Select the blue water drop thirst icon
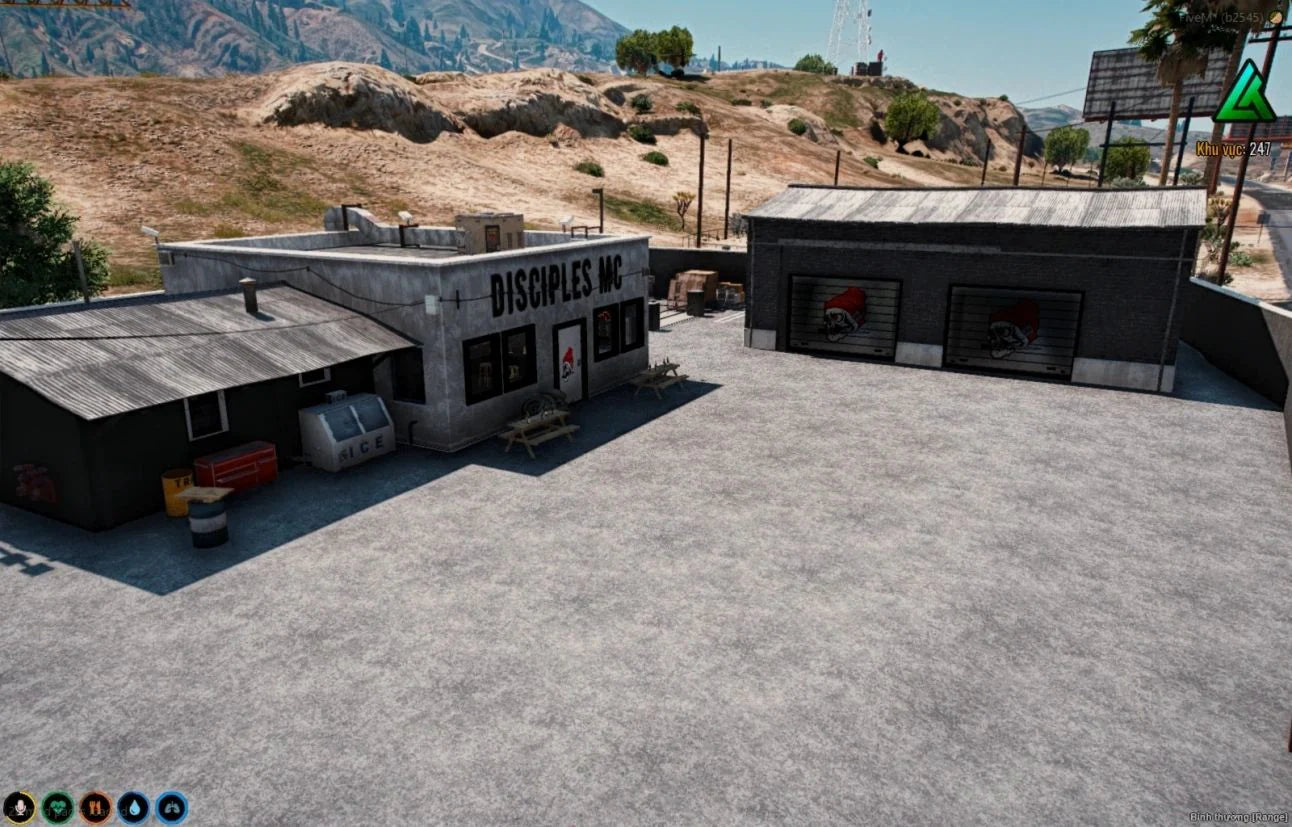1292x827 pixels. click(x=133, y=807)
